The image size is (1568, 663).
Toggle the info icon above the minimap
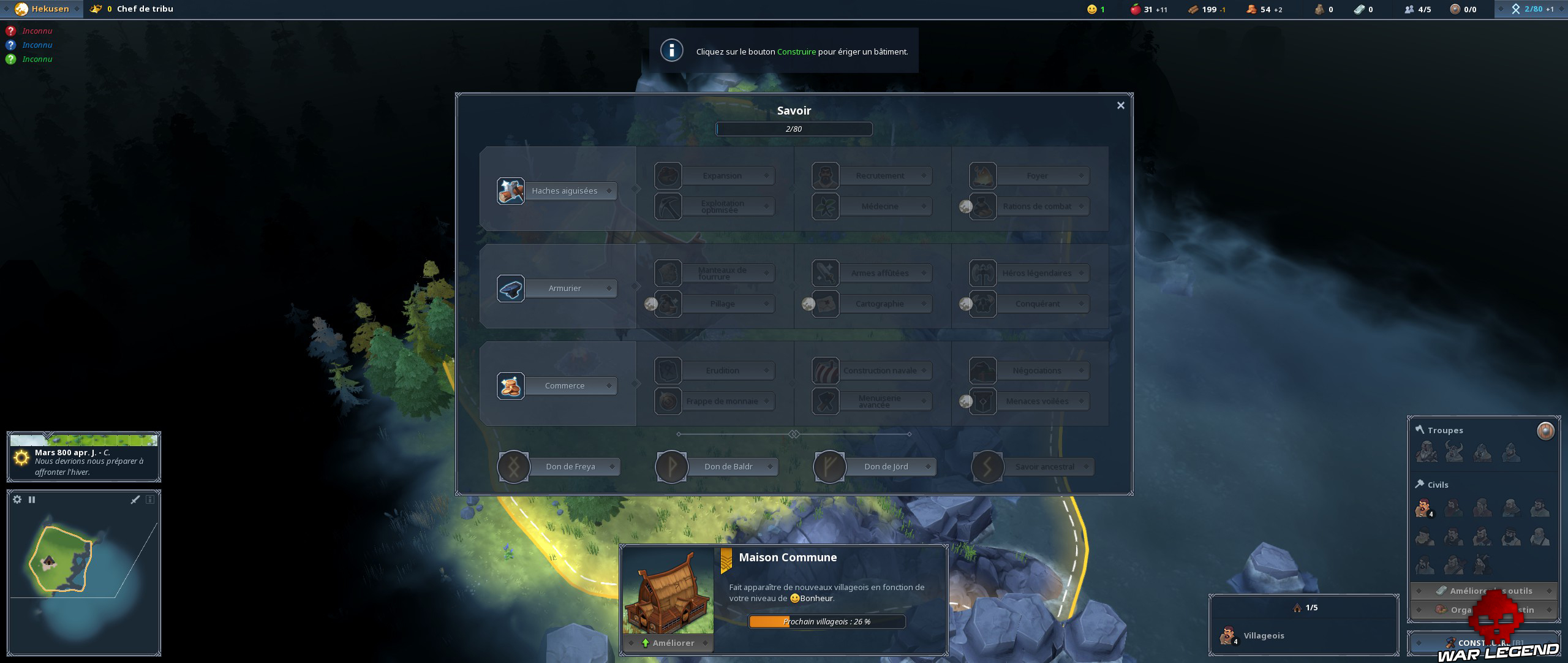[x=149, y=499]
